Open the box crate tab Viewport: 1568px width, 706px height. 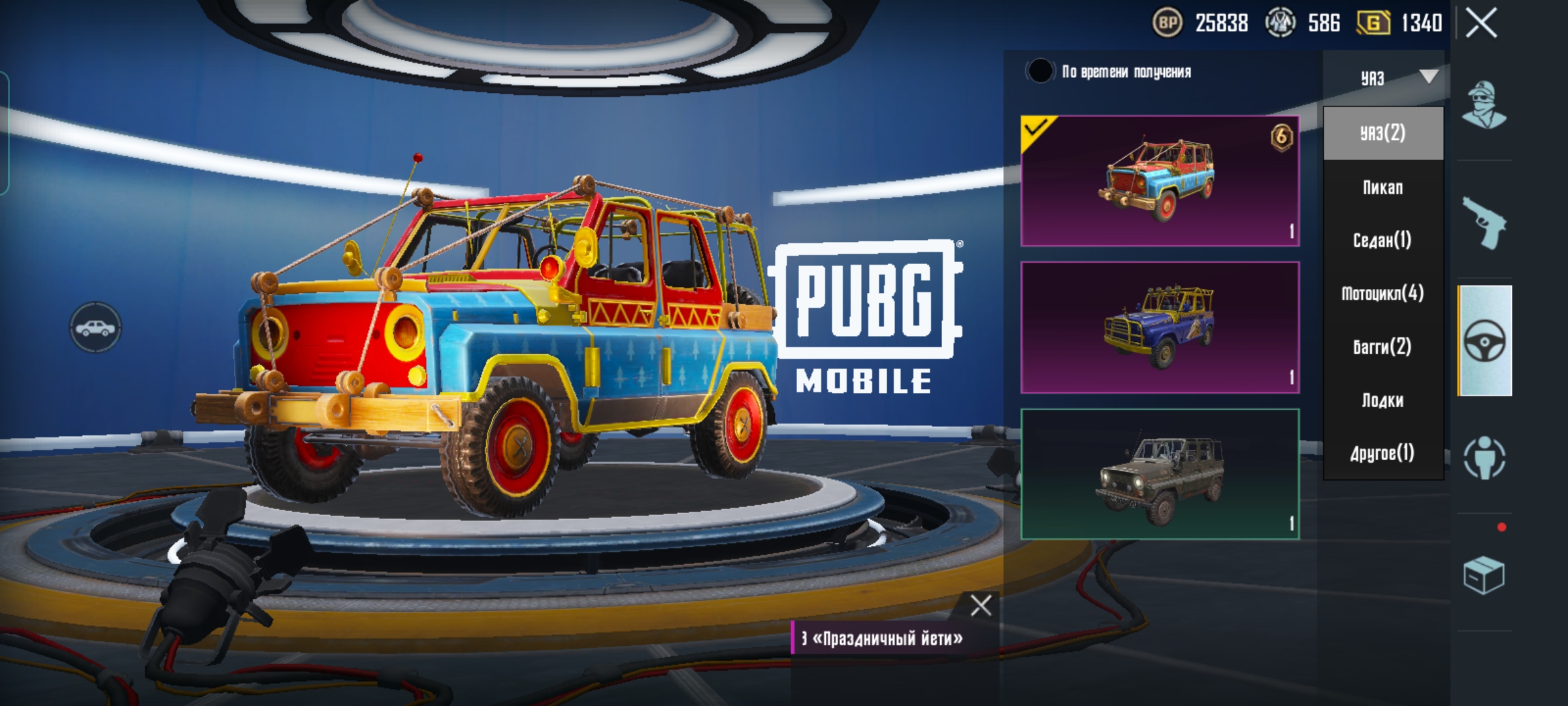point(1484,575)
